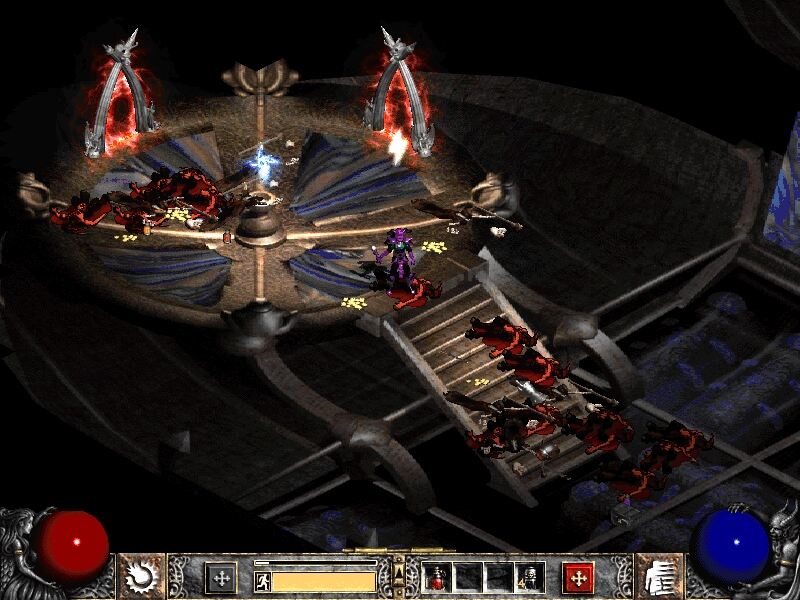Select the sunburst left-hand skill icon
The image size is (800, 600).
coord(141,576)
